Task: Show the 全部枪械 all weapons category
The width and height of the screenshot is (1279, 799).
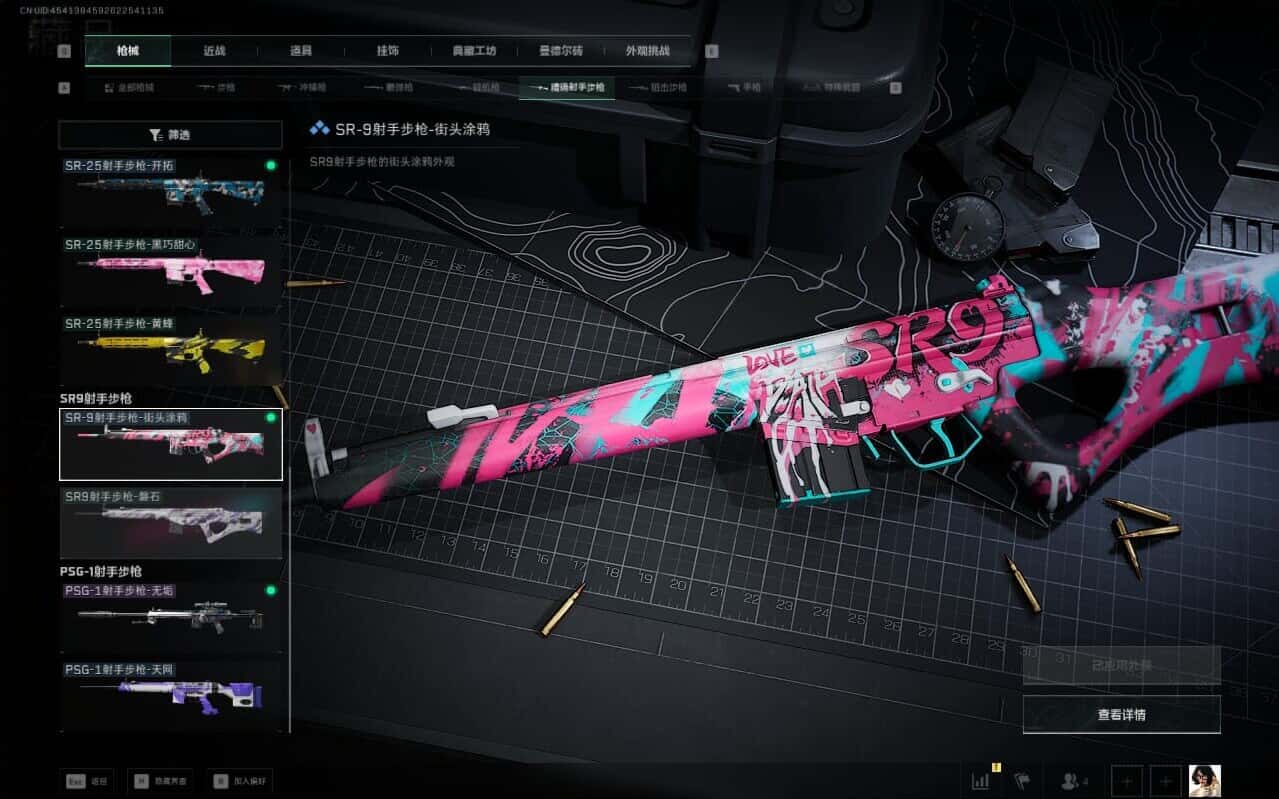Action: tap(130, 88)
